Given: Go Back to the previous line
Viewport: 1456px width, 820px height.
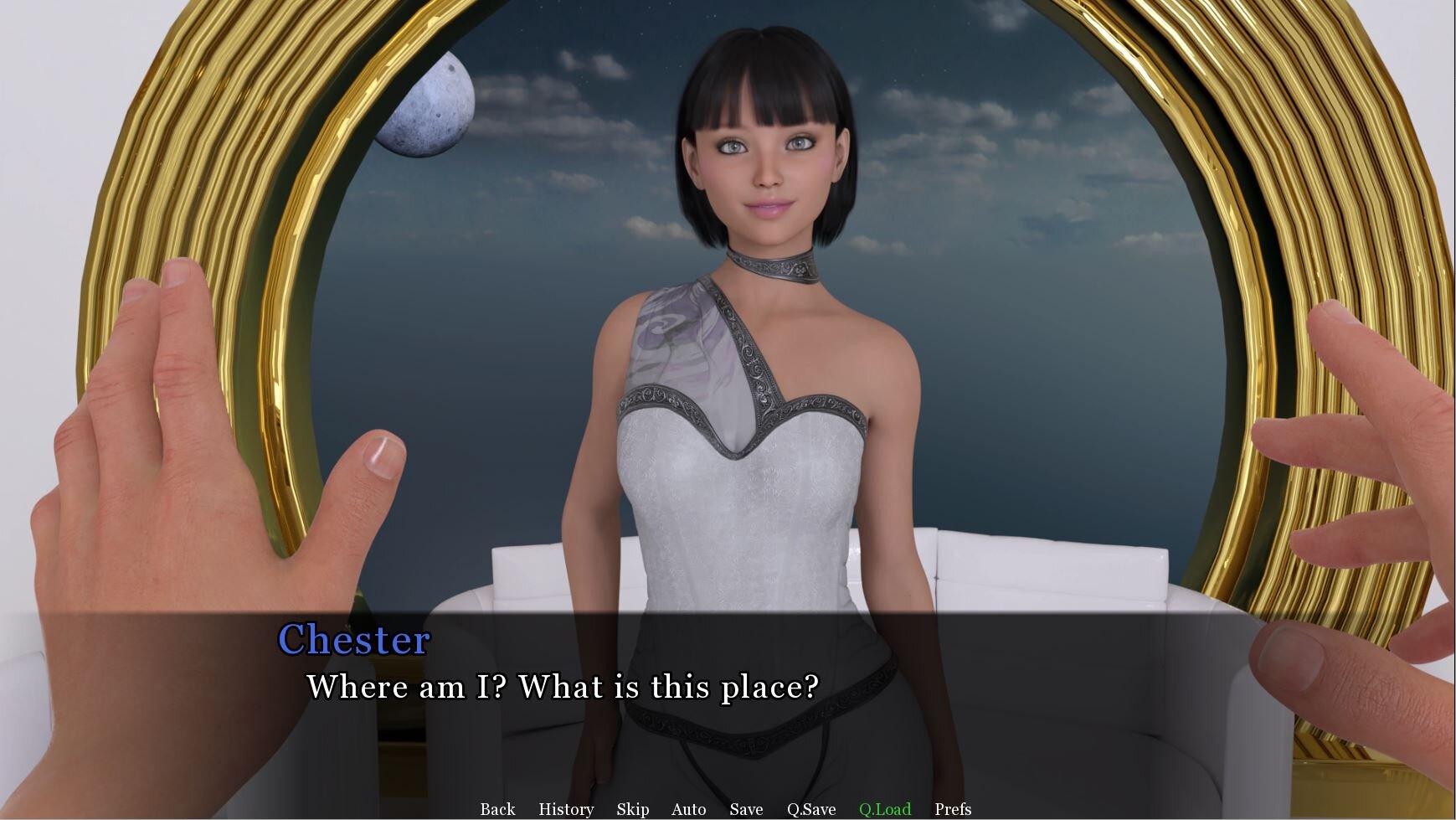Looking at the screenshot, I should pos(497,809).
